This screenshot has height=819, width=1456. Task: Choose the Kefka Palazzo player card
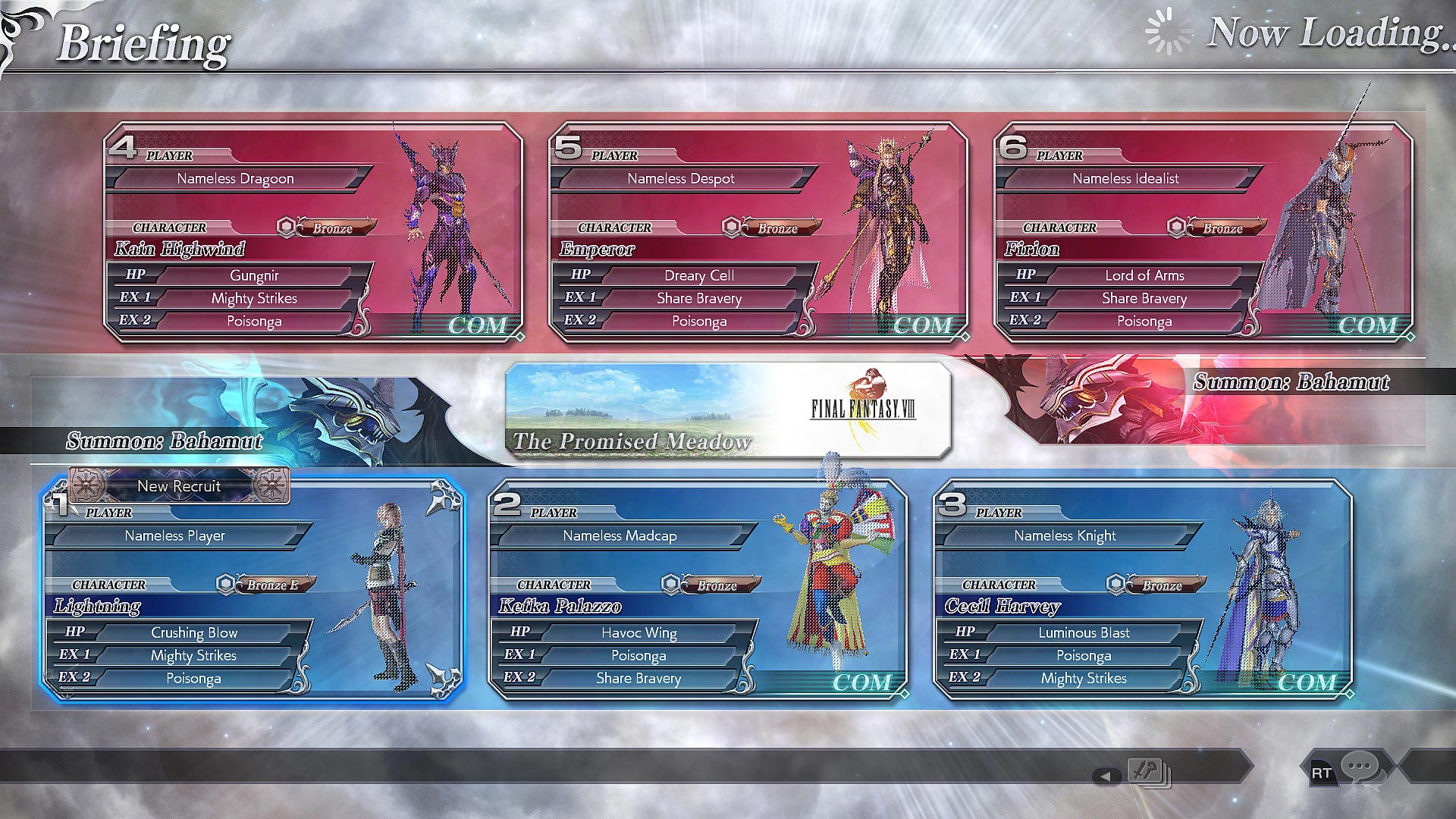[x=698, y=589]
